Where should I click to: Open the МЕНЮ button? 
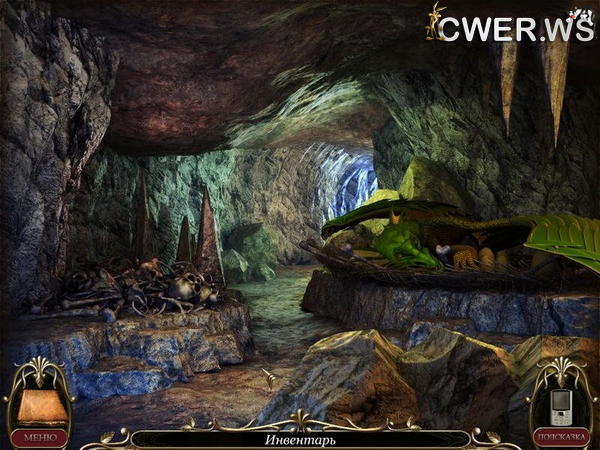[x=40, y=437]
